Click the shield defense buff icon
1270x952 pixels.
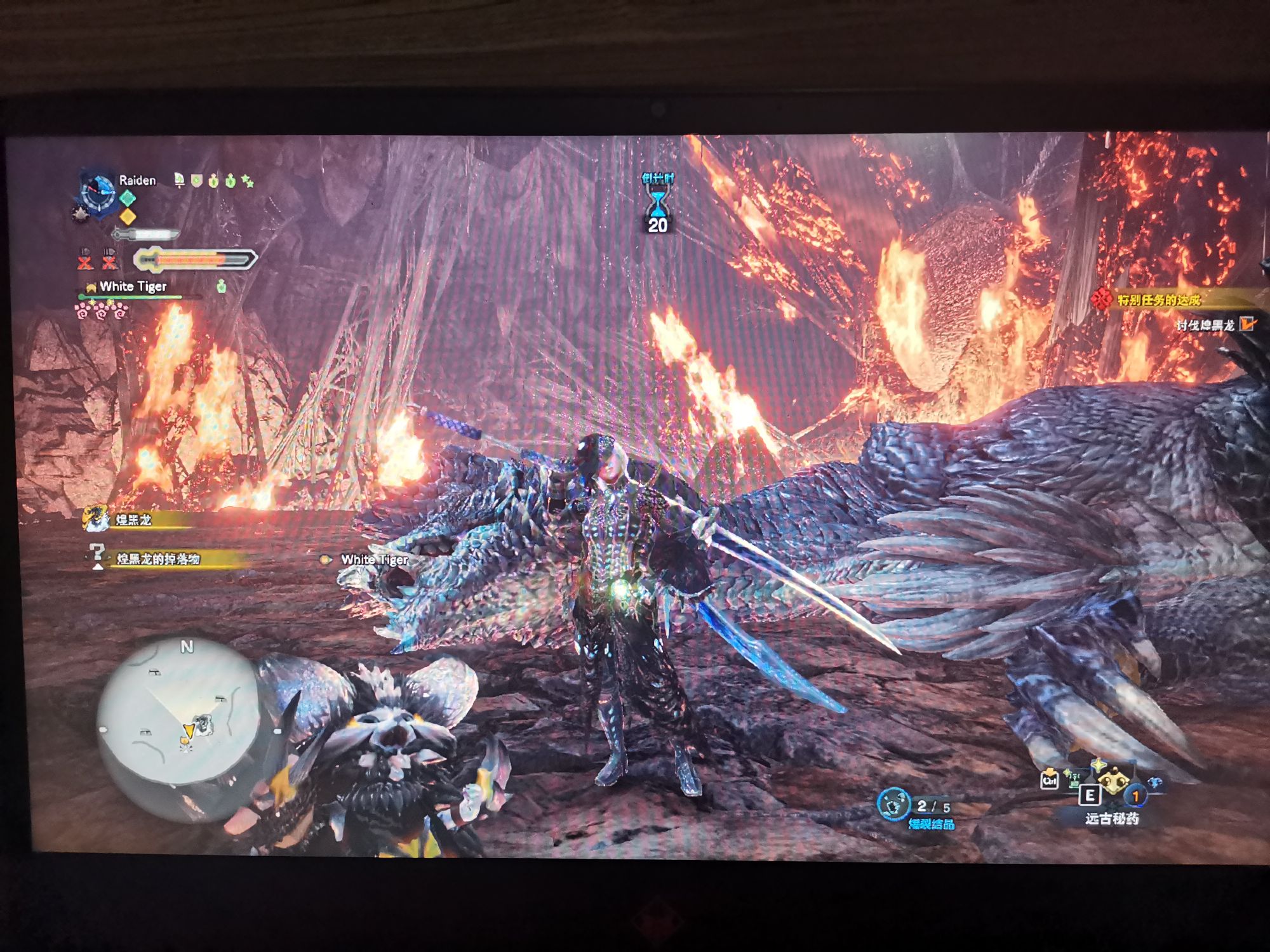(197, 182)
